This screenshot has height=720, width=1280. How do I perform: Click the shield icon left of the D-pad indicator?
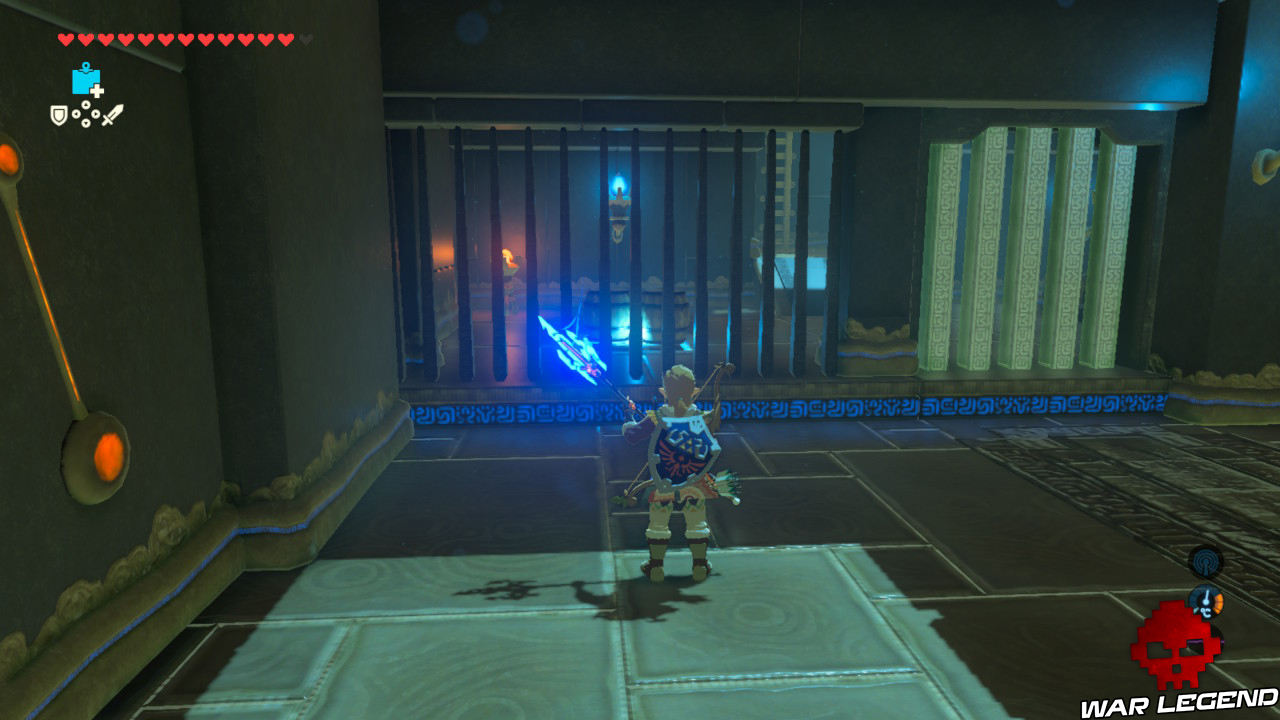59,114
